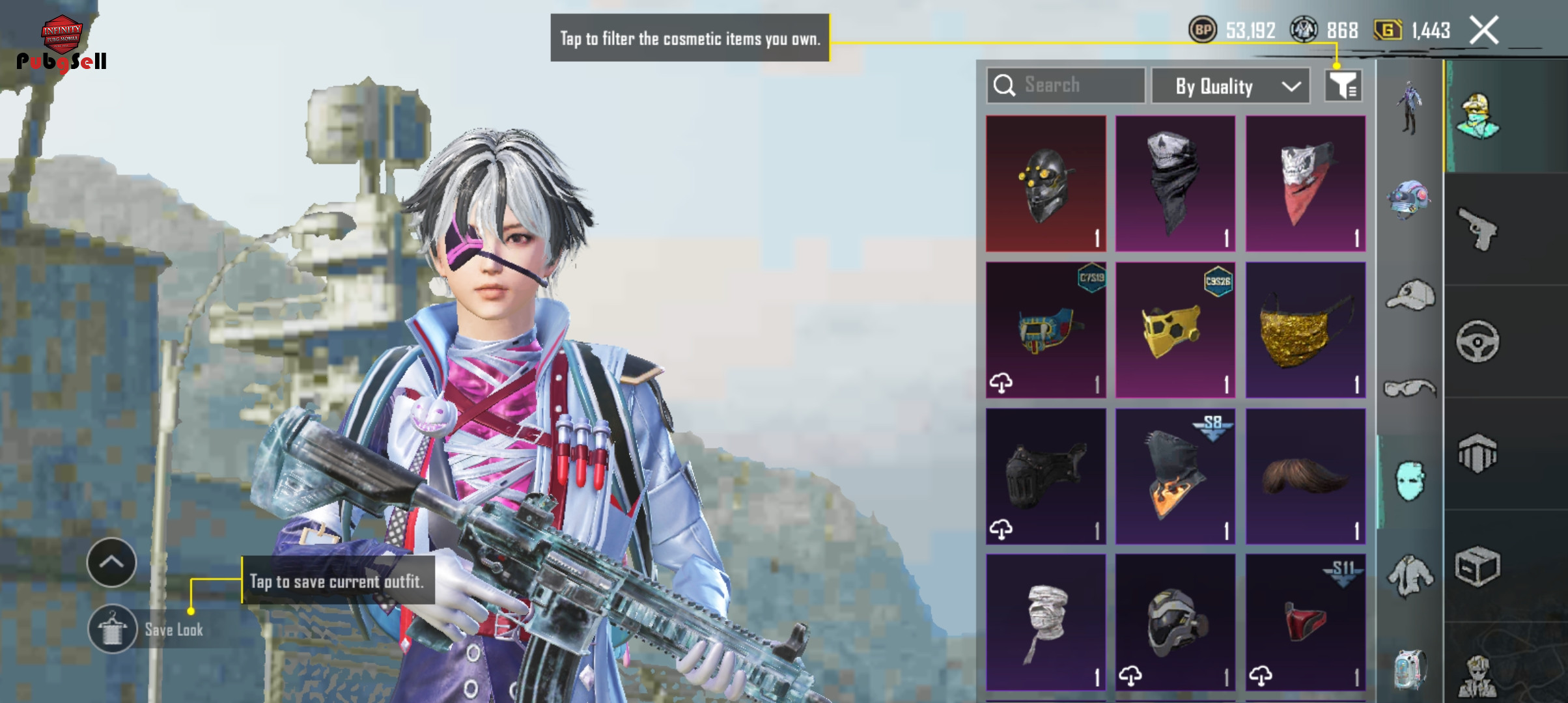Expand the round up-arrow button

pos(111,562)
